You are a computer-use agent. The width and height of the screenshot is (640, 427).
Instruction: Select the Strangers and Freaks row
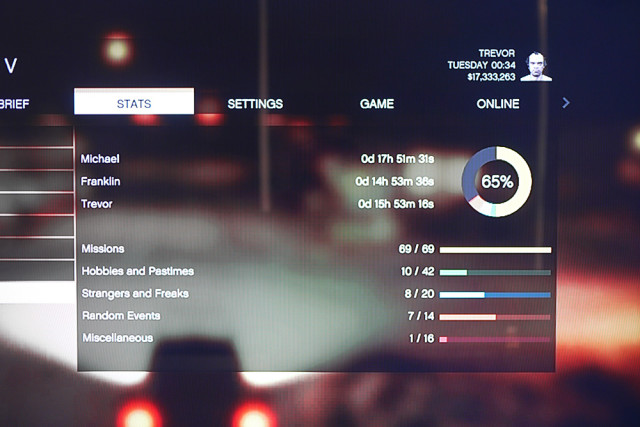coord(315,294)
